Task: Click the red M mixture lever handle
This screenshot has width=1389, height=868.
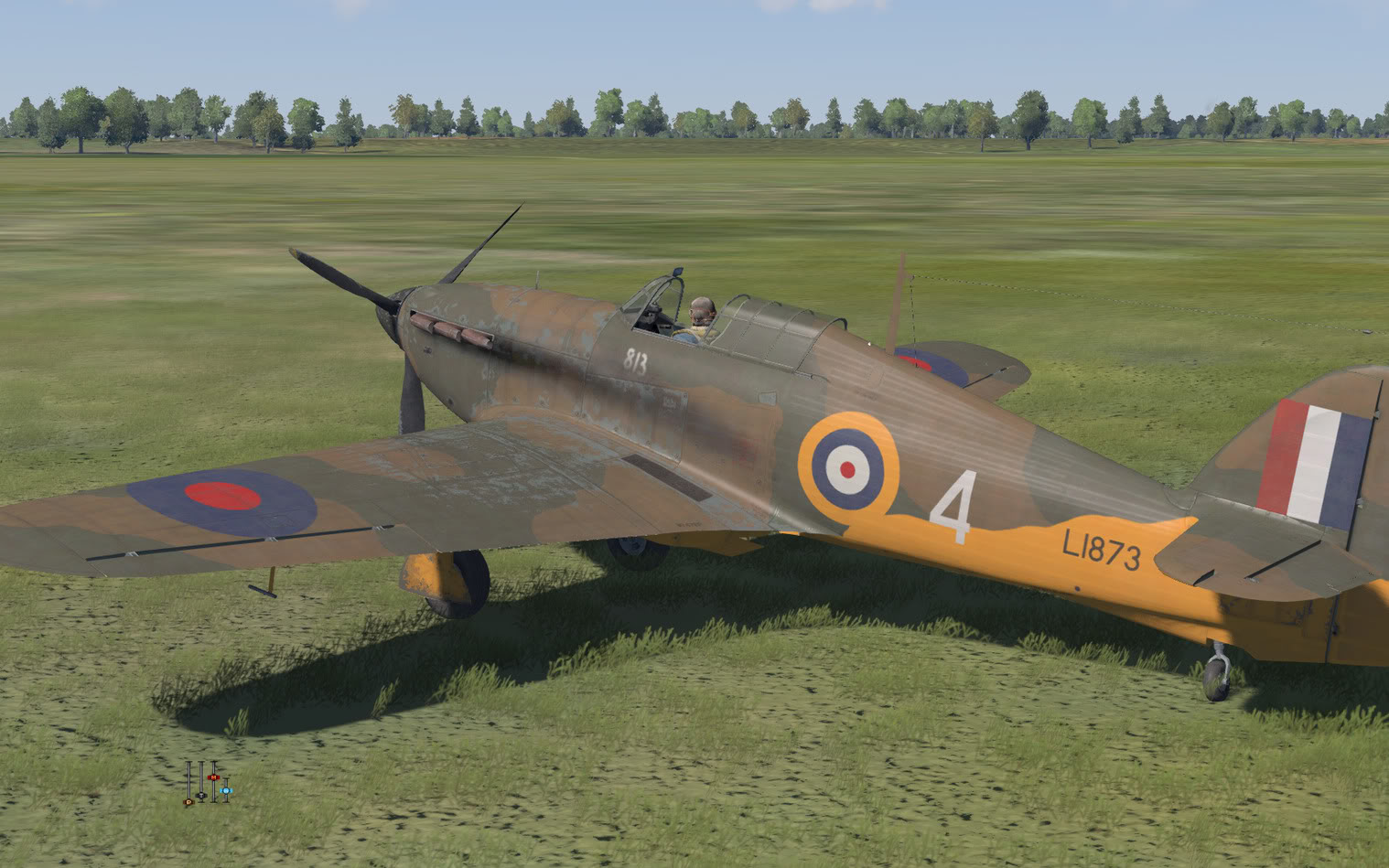Action: 213,778
